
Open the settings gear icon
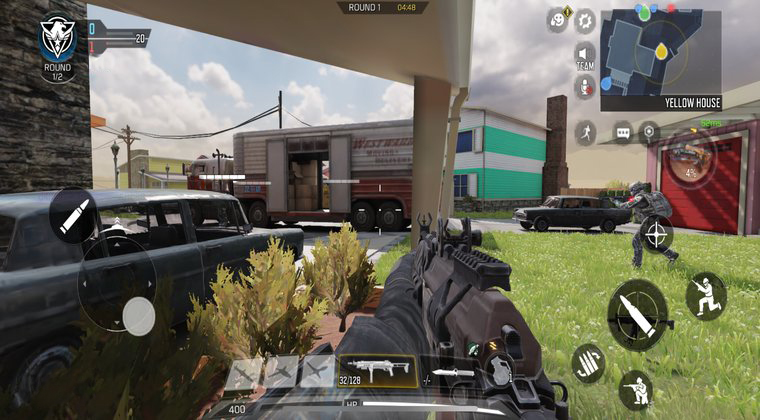pyautogui.click(x=585, y=21)
